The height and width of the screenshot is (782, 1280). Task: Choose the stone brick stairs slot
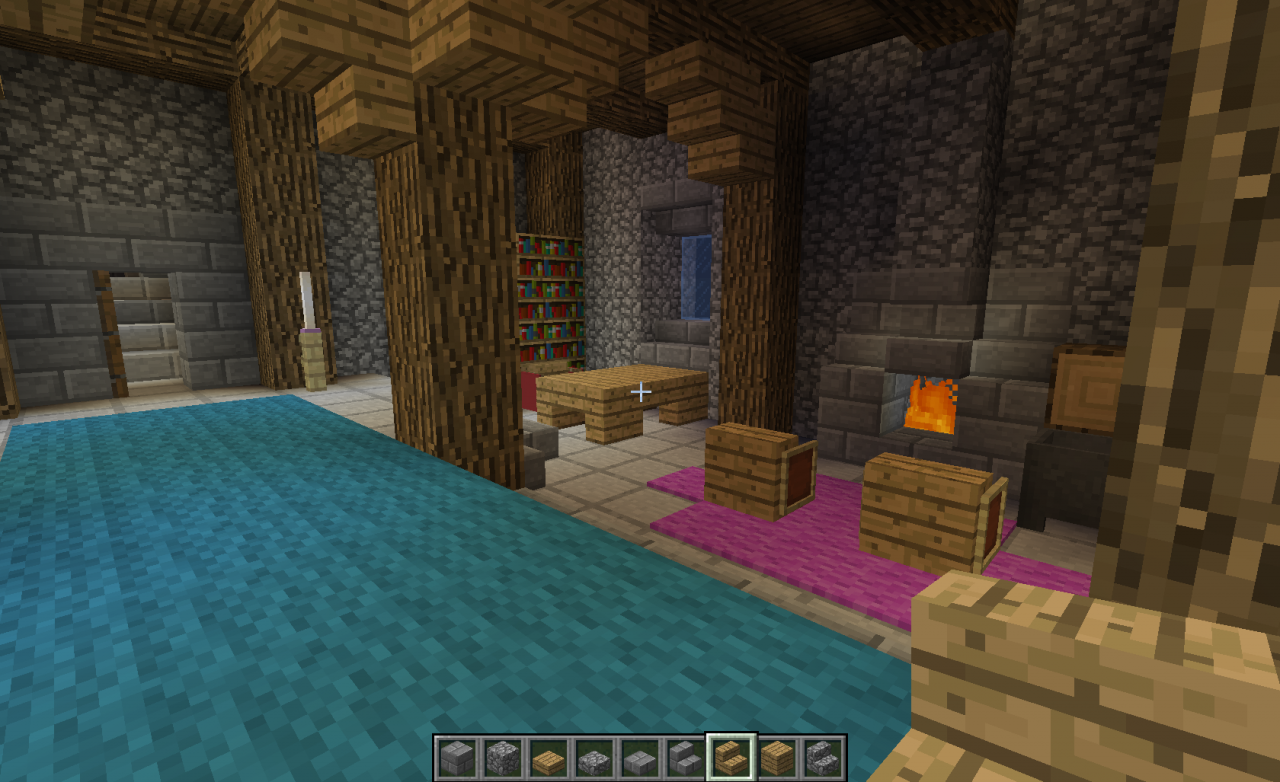(686, 758)
